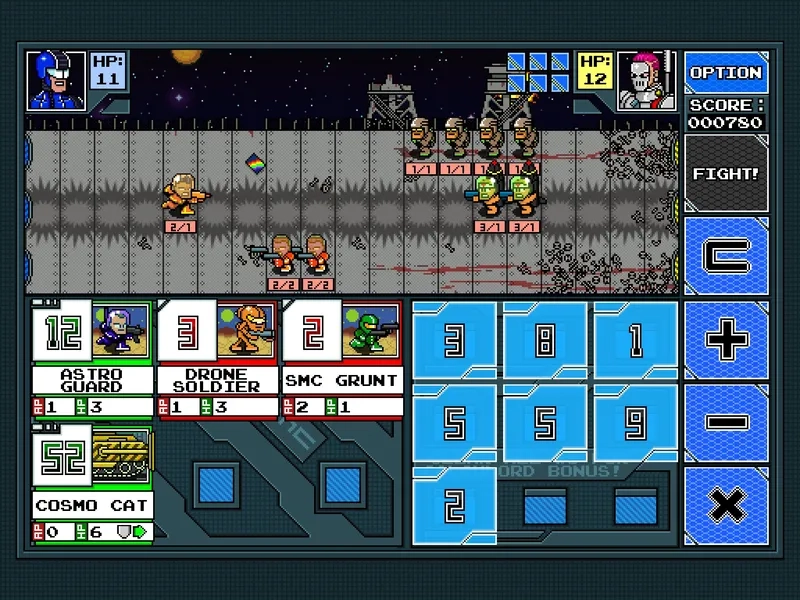Choose the minus operator
The height and width of the screenshot is (600, 800).
coord(726,422)
